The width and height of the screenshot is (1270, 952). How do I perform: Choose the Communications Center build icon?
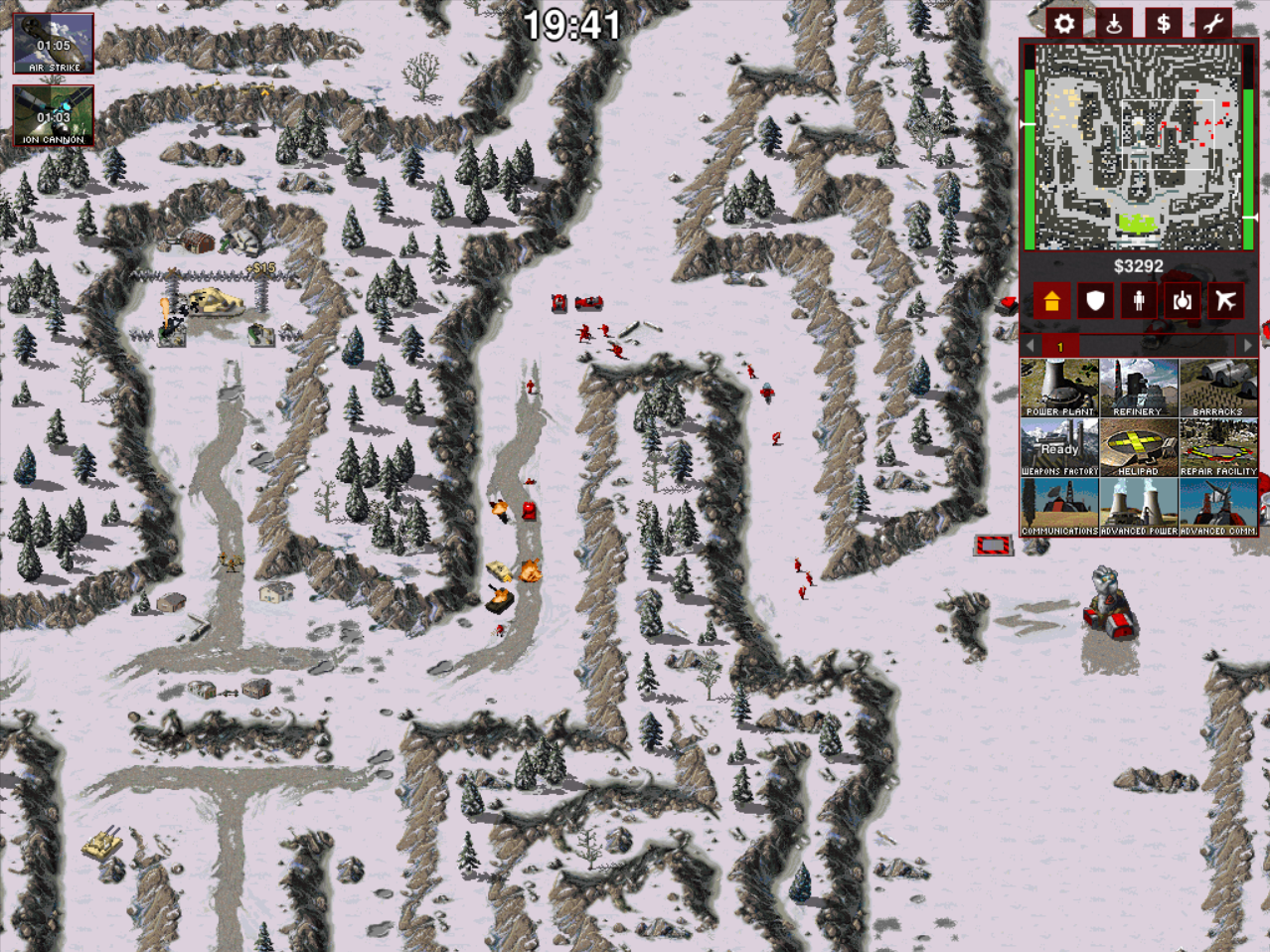pos(1059,507)
